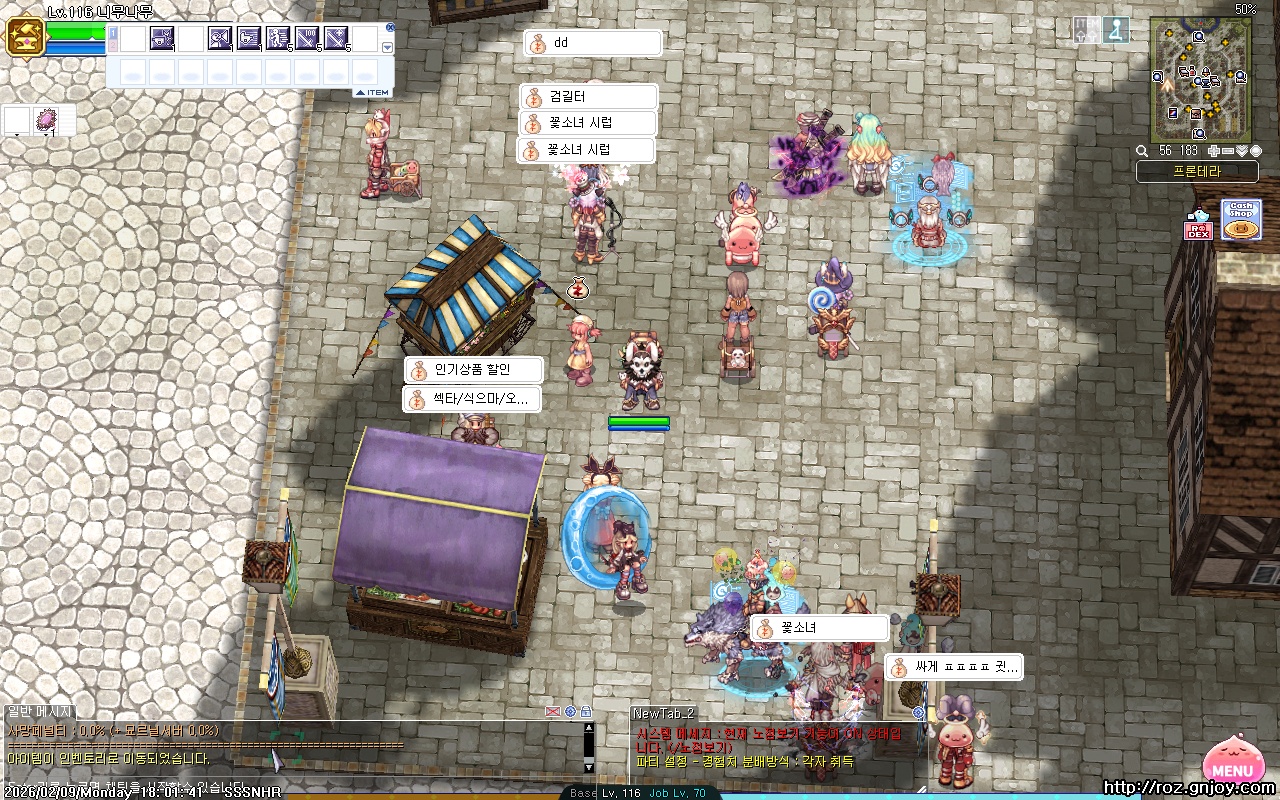This screenshot has width=1280, height=800.
Task: Click the minimap magnifier search icon
Action: [x=1142, y=151]
